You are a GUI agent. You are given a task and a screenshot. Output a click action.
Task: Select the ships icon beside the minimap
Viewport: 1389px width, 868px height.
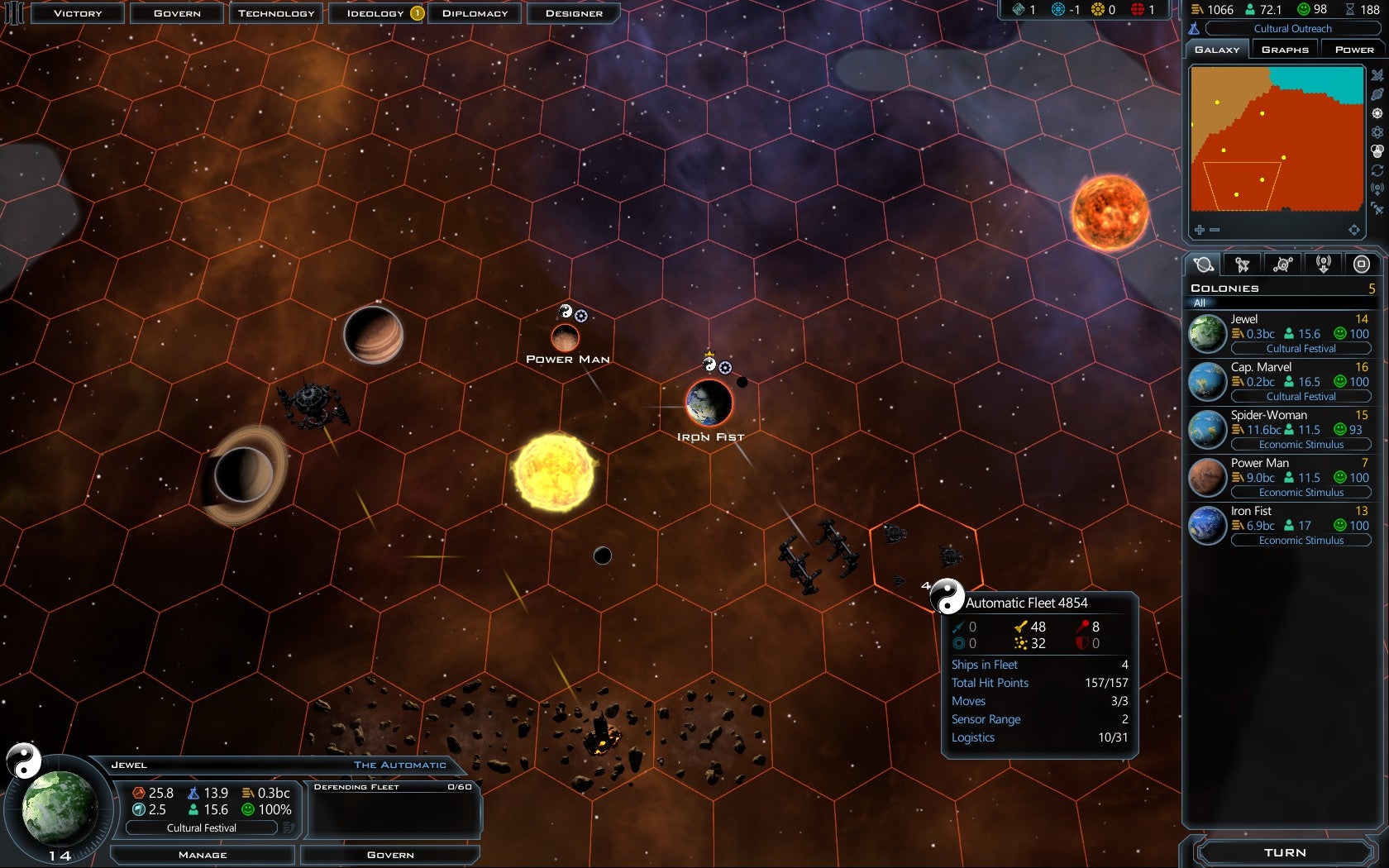pyautogui.click(x=1376, y=75)
